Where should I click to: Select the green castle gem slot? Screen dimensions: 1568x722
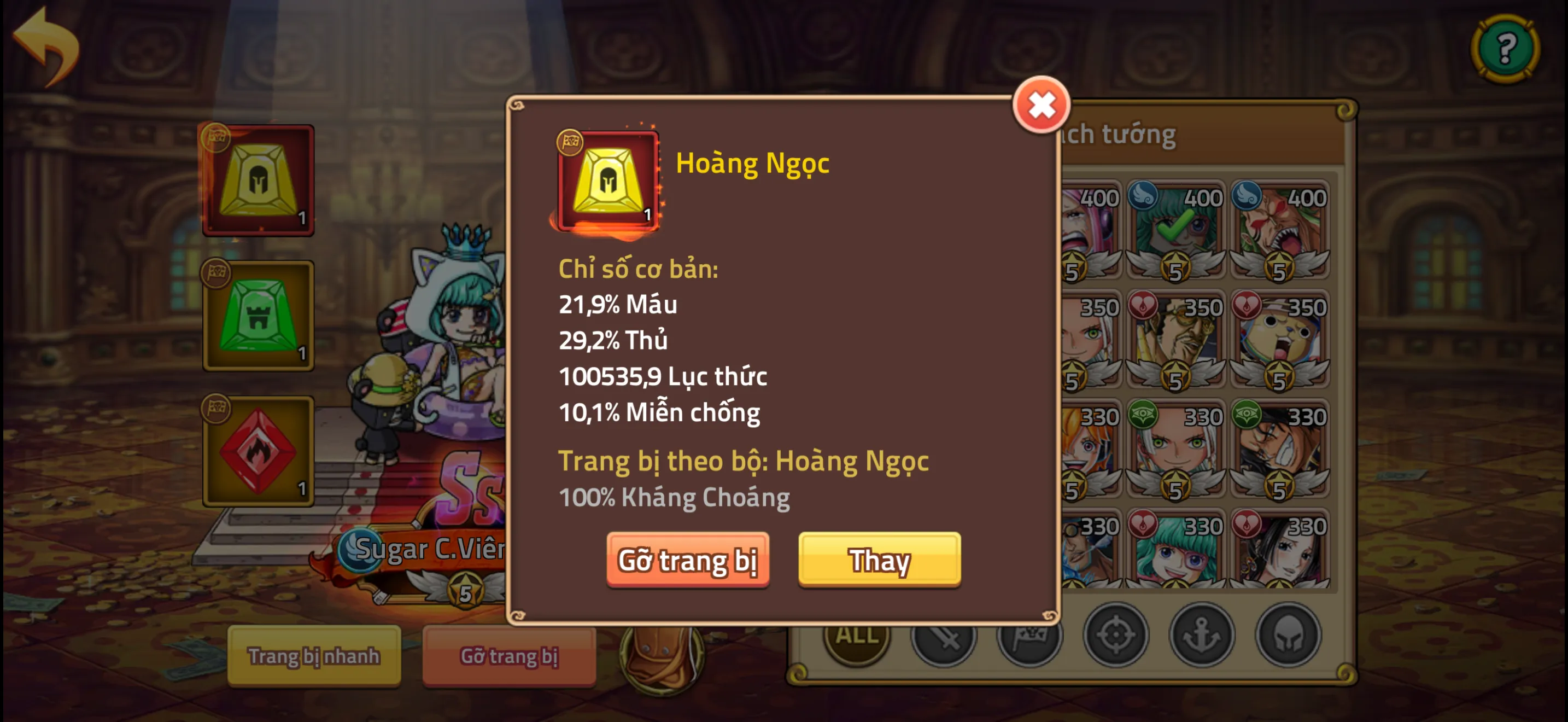[258, 316]
